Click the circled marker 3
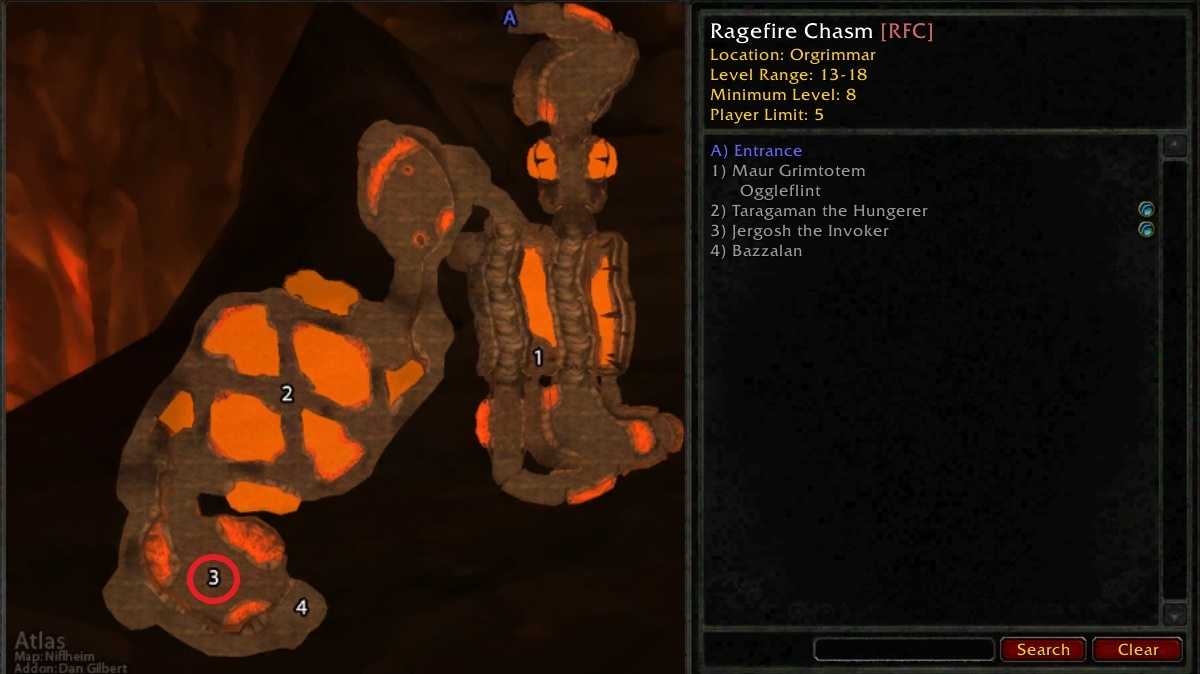 (x=213, y=578)
